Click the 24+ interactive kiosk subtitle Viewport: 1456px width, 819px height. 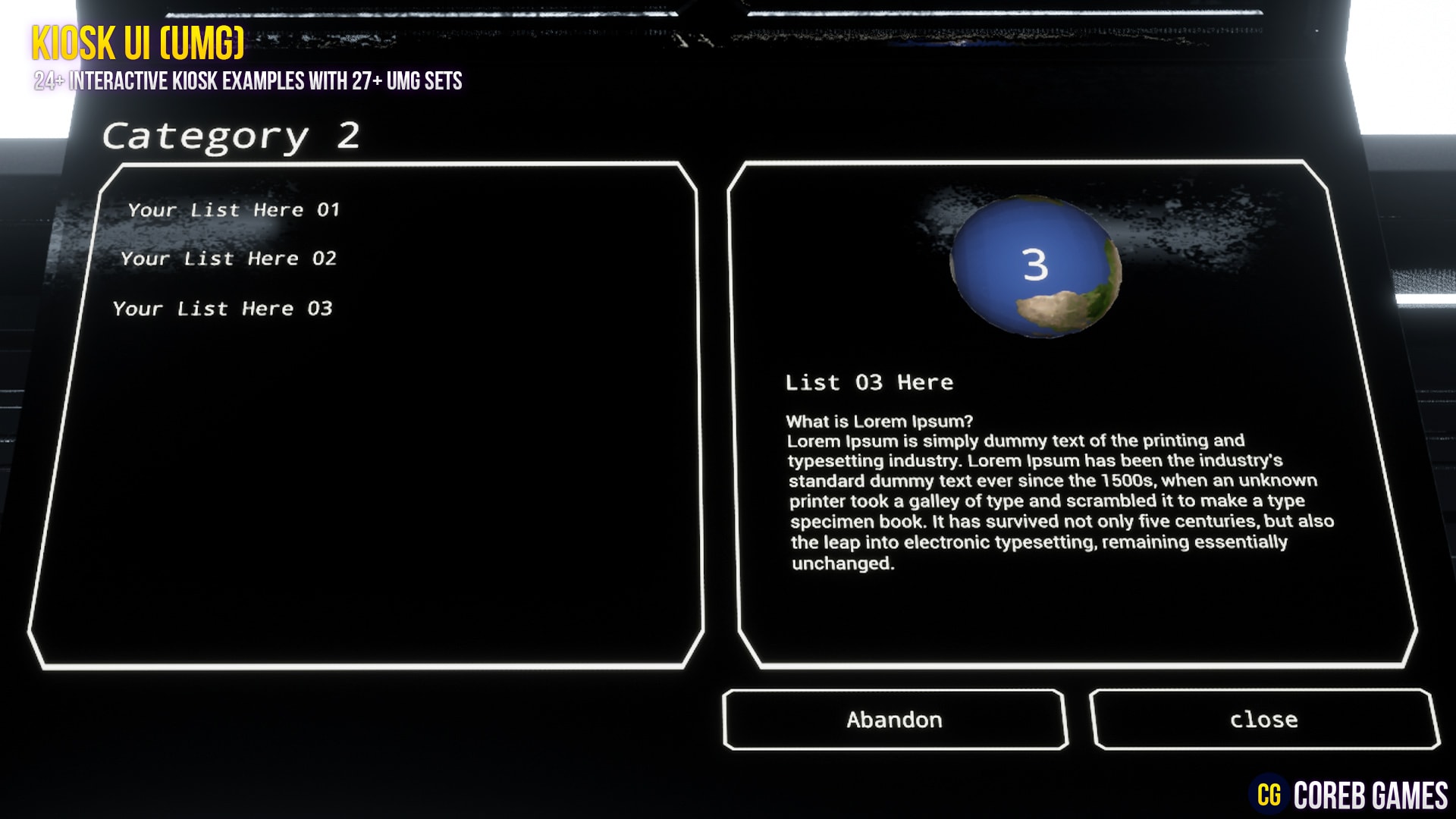pos(249,82)
